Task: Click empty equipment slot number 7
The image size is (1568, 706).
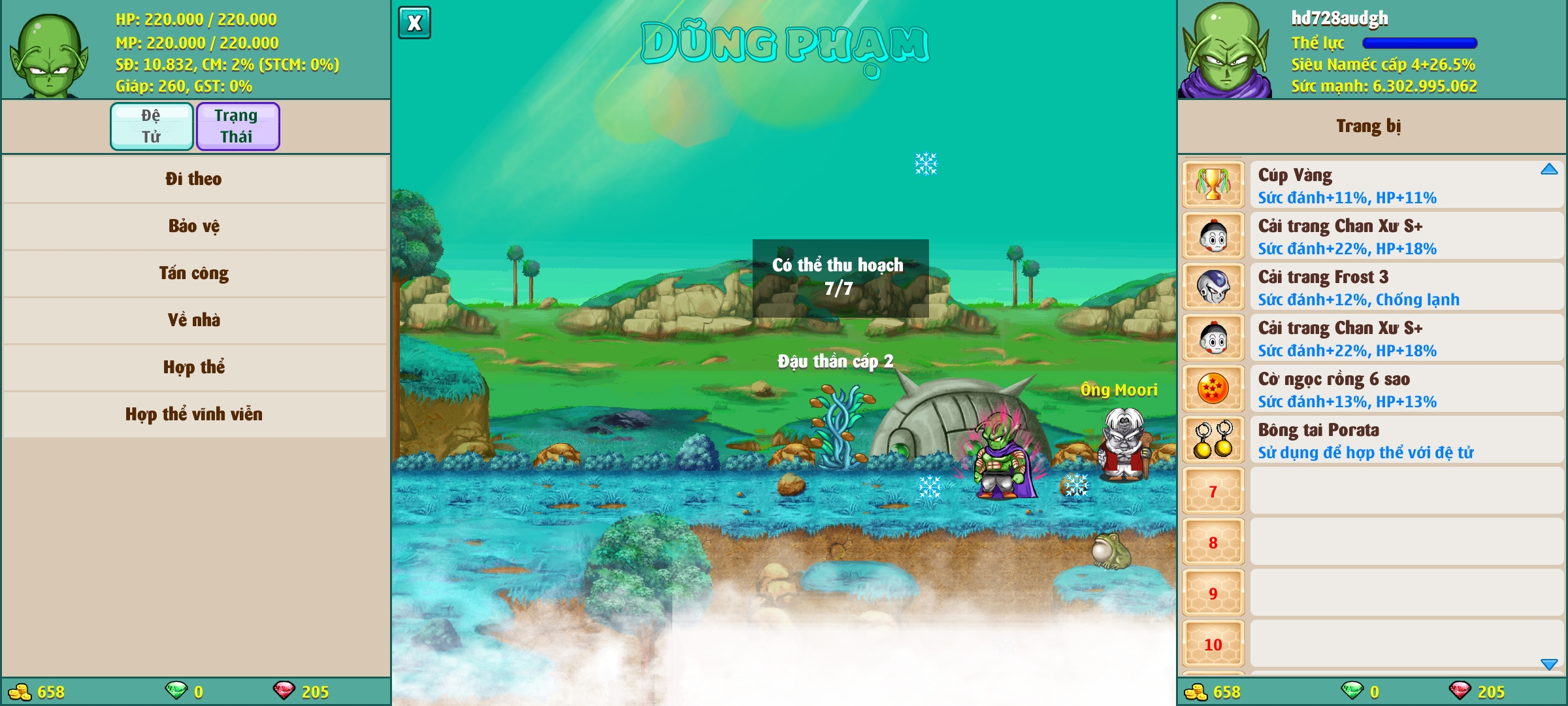Action: [x=1213, y=491]
